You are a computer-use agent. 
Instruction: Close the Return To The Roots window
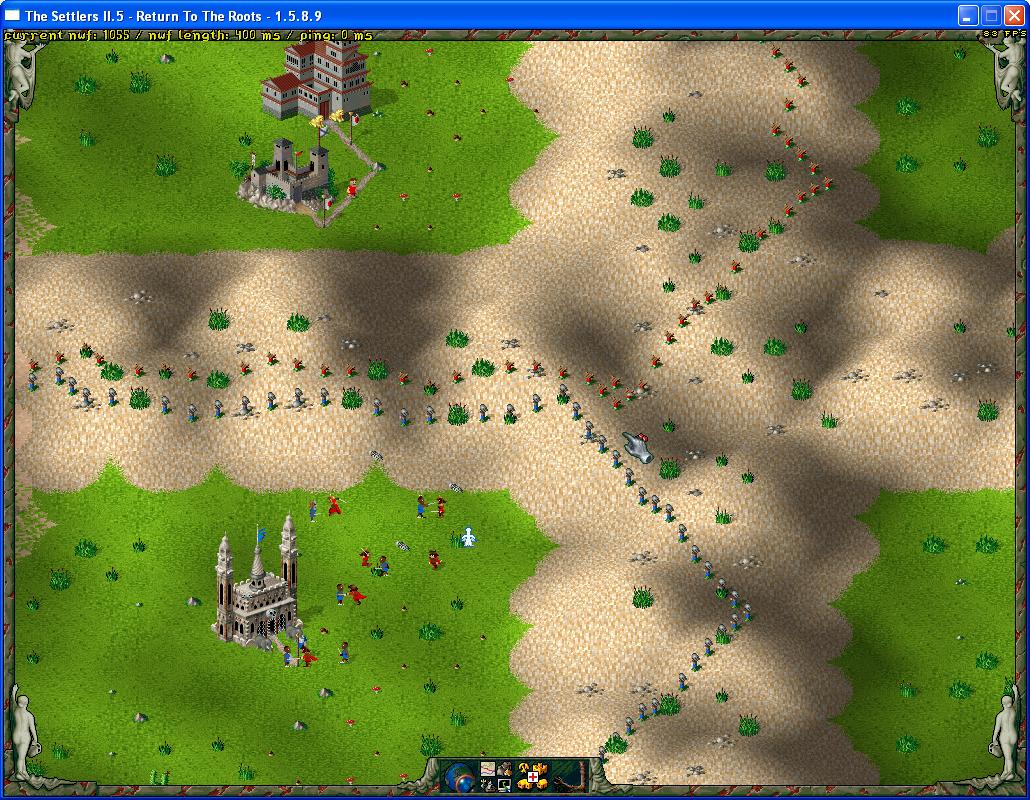[x=1013, y=15]
